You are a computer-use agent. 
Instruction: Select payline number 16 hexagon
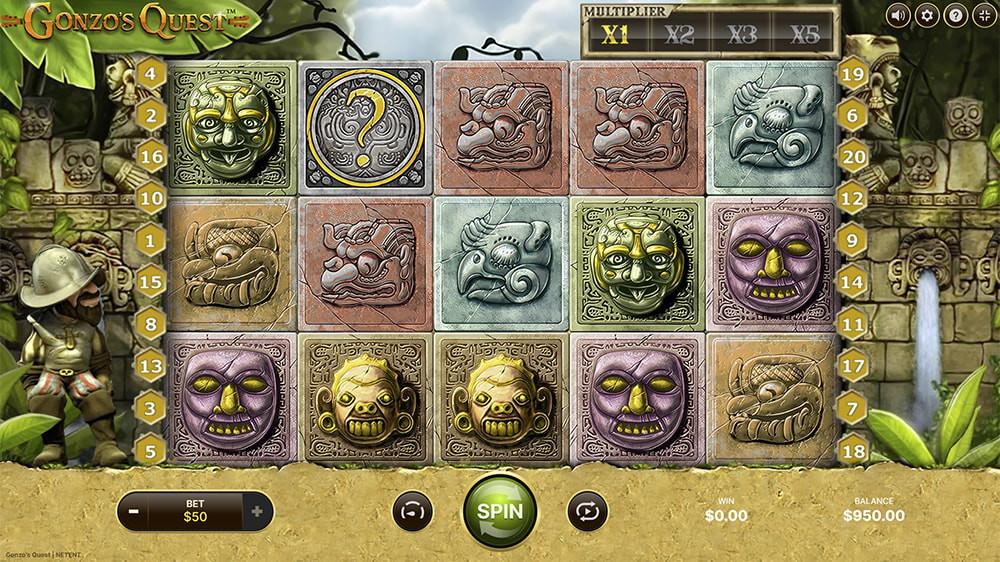click(x=151, y=158)
